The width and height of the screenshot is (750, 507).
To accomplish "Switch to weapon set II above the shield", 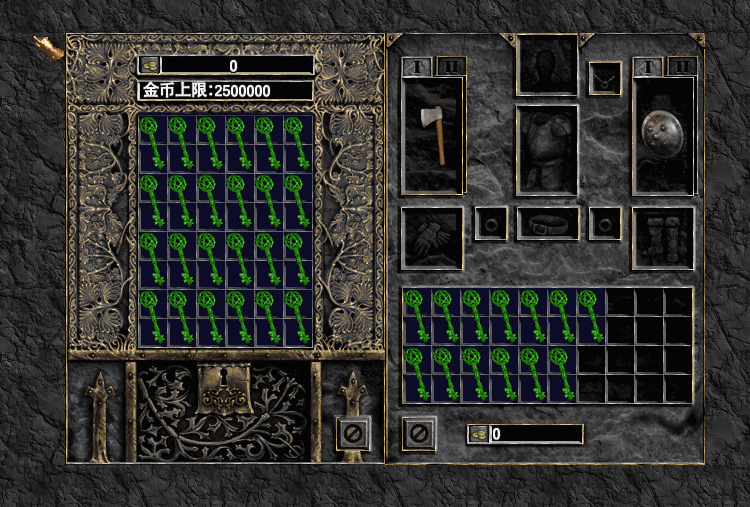I will [x=682, y=66].
